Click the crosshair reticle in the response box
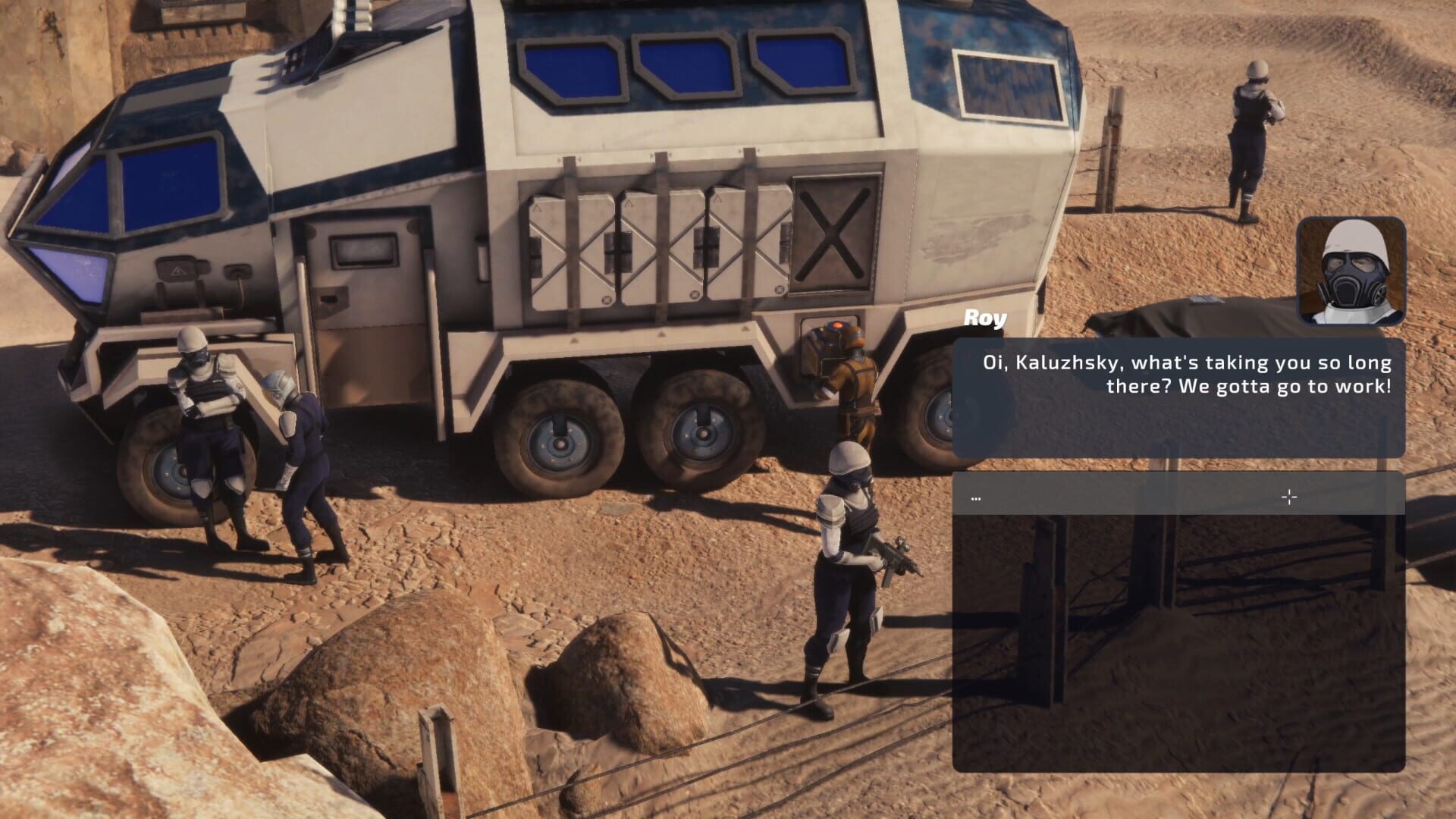The height and width of the screenshot is (819, 1456). [1288, 496]
